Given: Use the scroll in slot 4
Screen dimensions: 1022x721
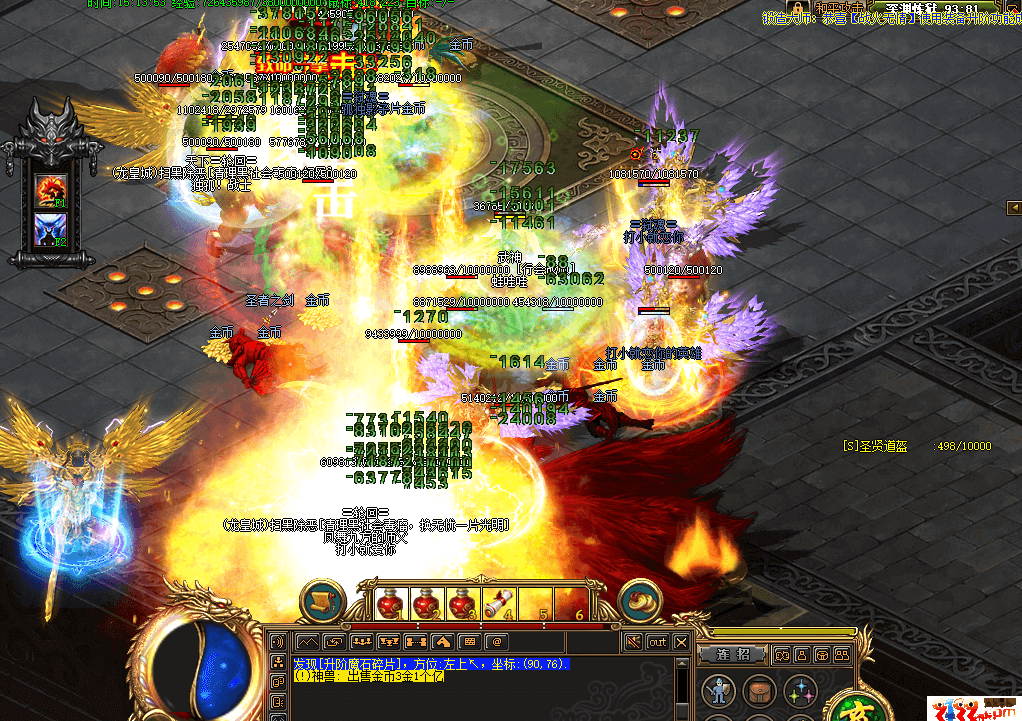Looking at the screenshot, I should coord(498,603).
